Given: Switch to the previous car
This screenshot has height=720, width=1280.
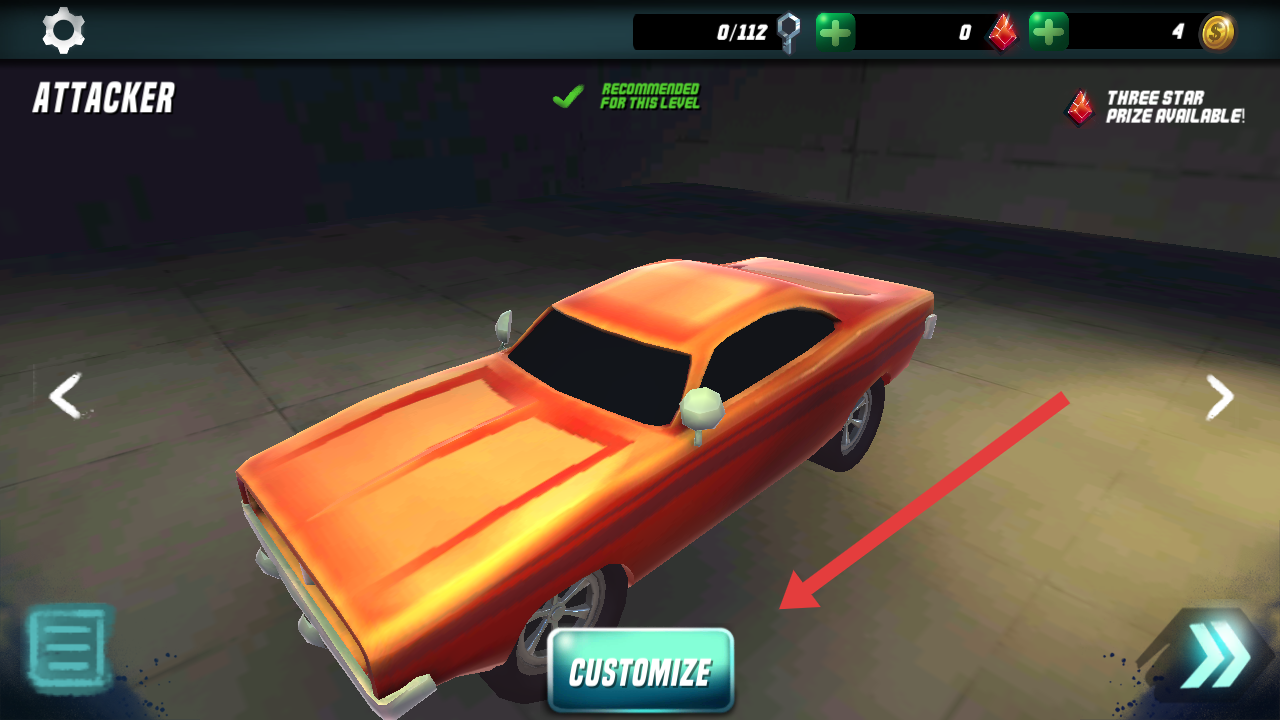Looking at the screenshot, I should pos(66,397).
